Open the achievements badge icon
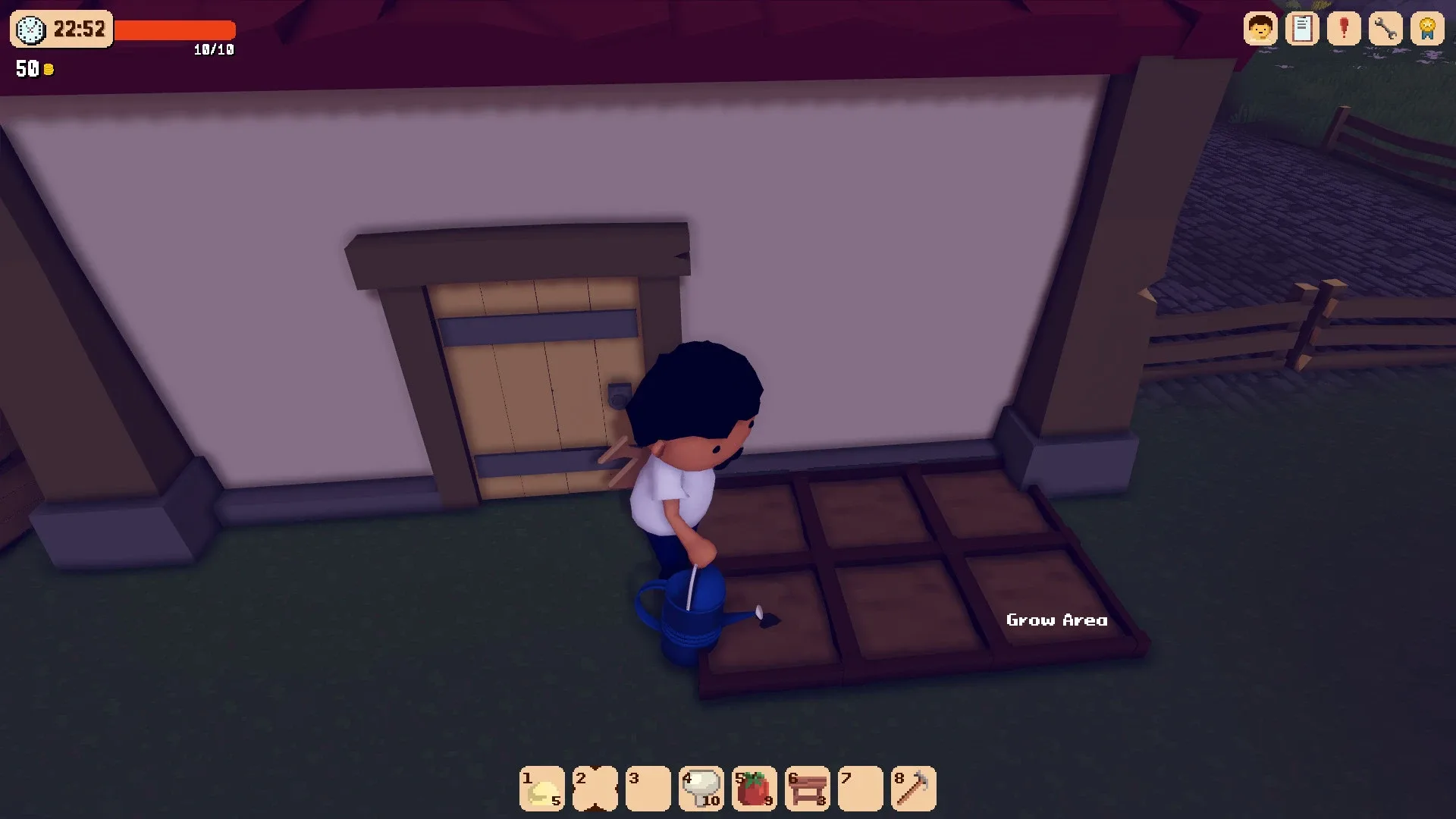This screenshot has height=819, width=1456. [x=1427, y=28]
